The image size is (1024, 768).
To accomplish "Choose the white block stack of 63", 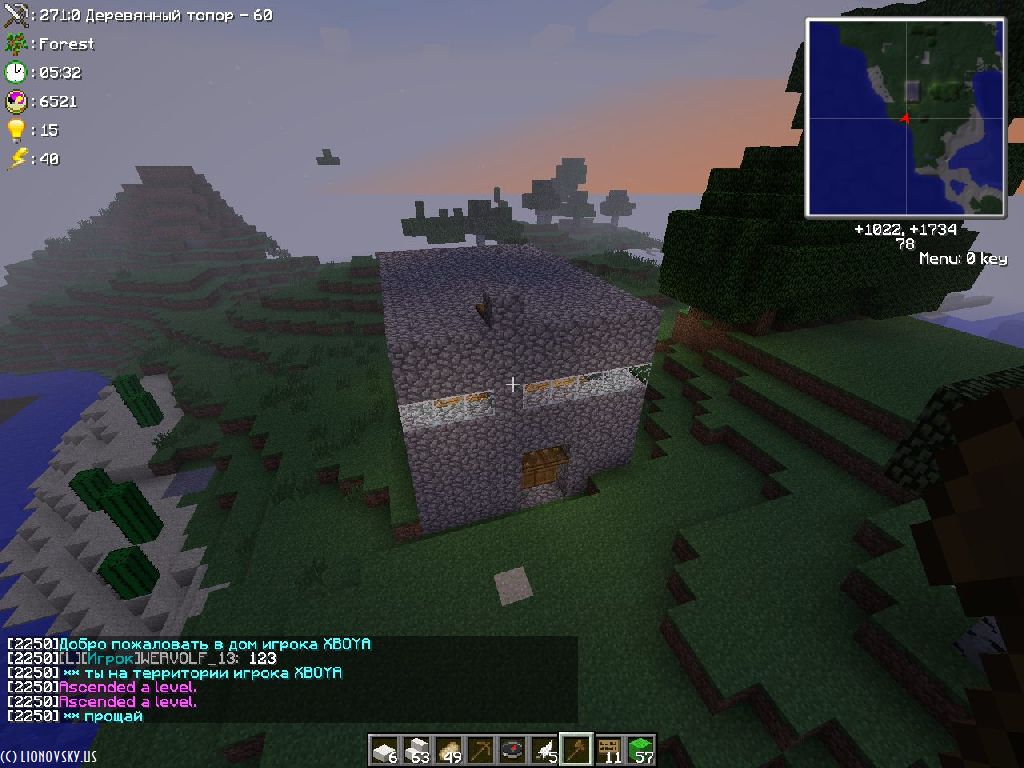I will pyautogui.click(x=417, y=749).
